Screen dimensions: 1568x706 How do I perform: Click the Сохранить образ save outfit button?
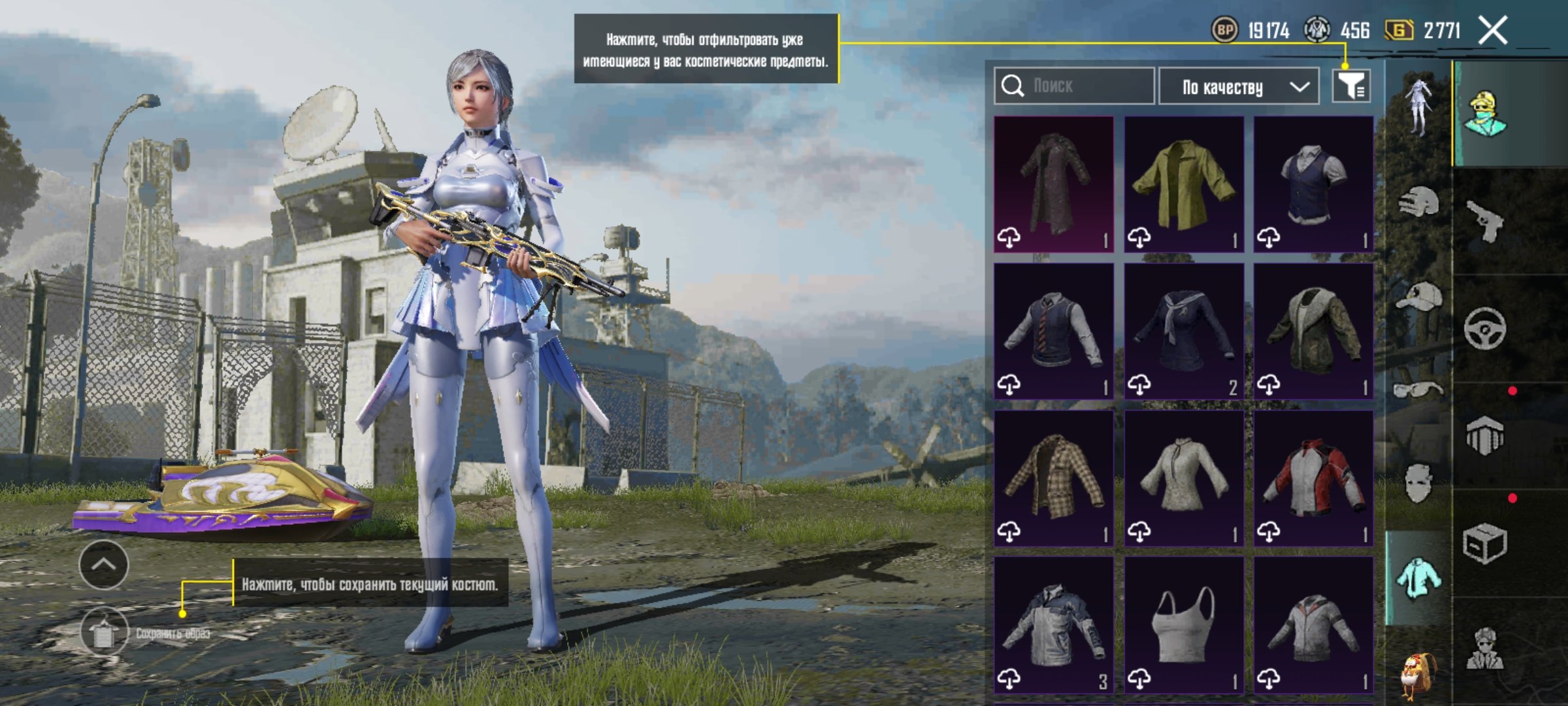pyautogui.click(x=105, y=632)
